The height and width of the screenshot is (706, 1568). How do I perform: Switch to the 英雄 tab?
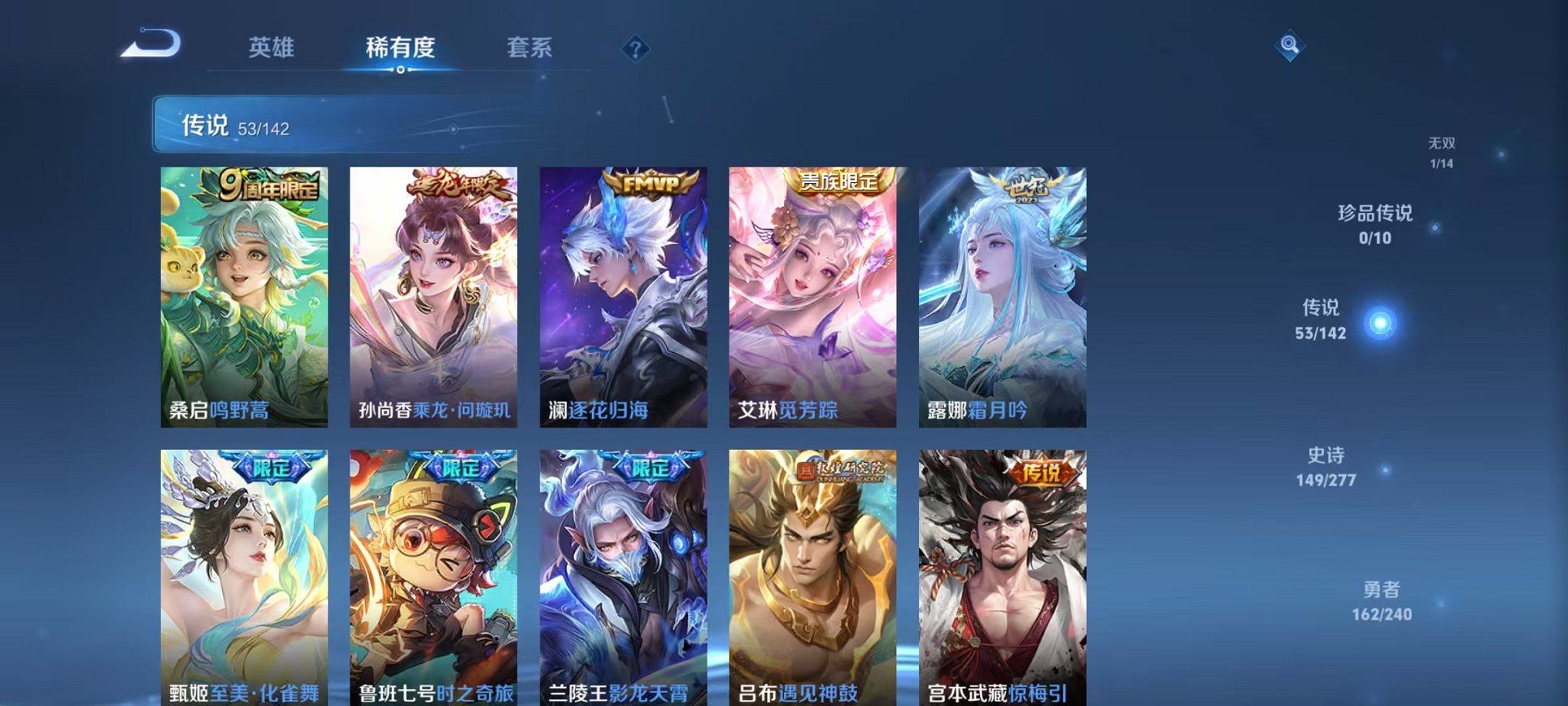(274, 48)
